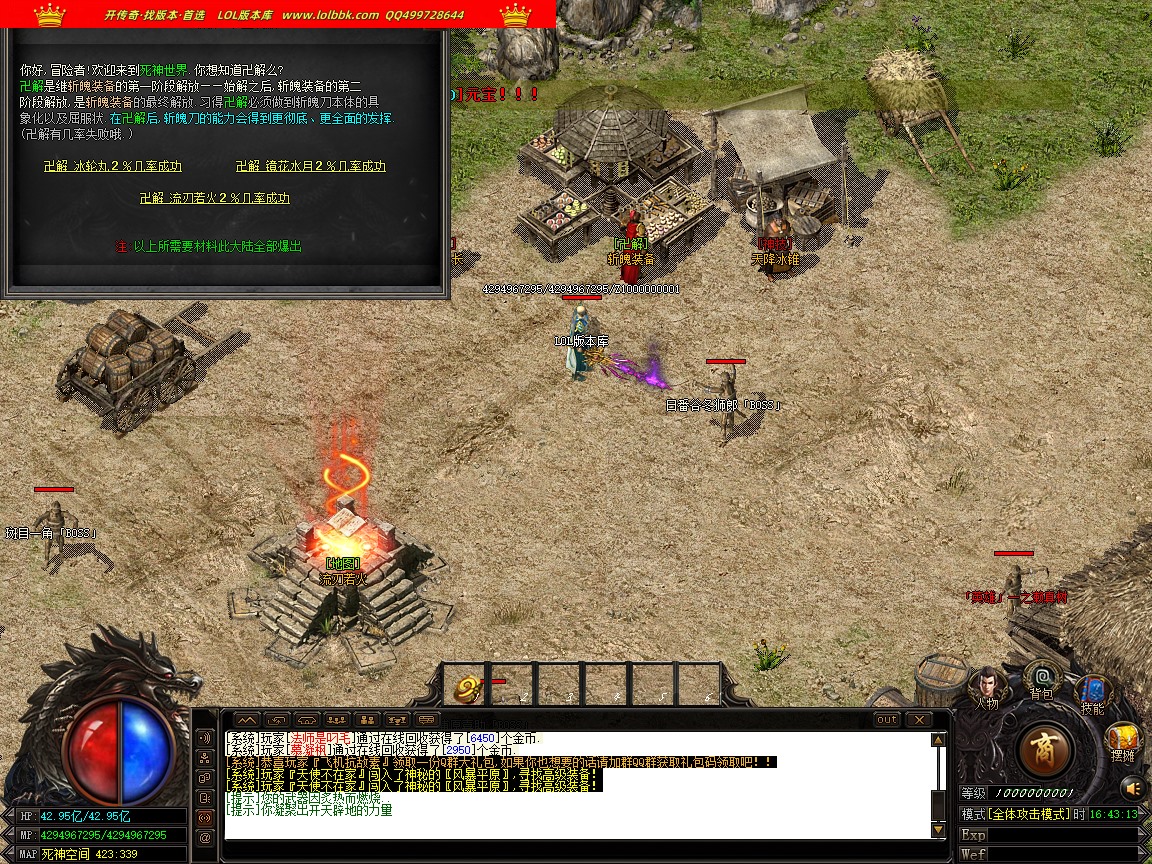
Task: Choose the 卍解 冰轮丸 dialogue option
Action: [x=113, y=166]
